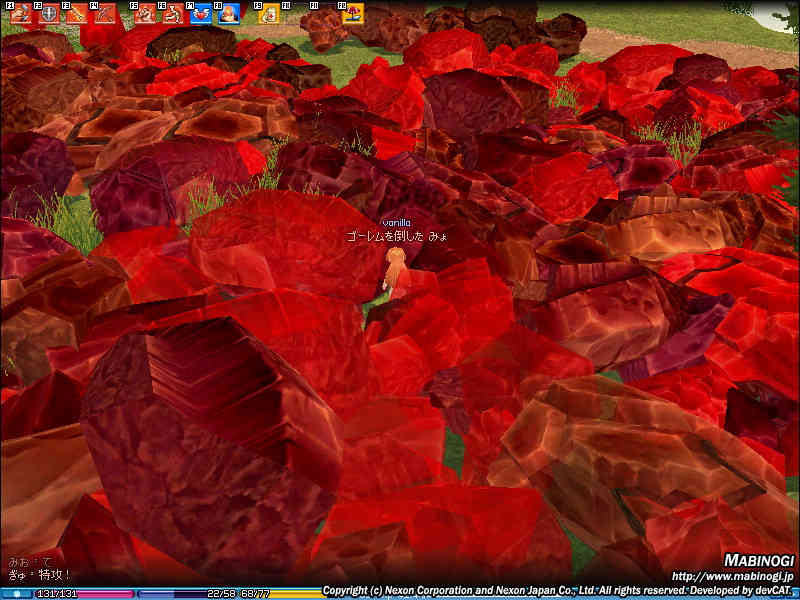
Task: Use the F8 blue character skill icon
Action: tap(229, 14)
